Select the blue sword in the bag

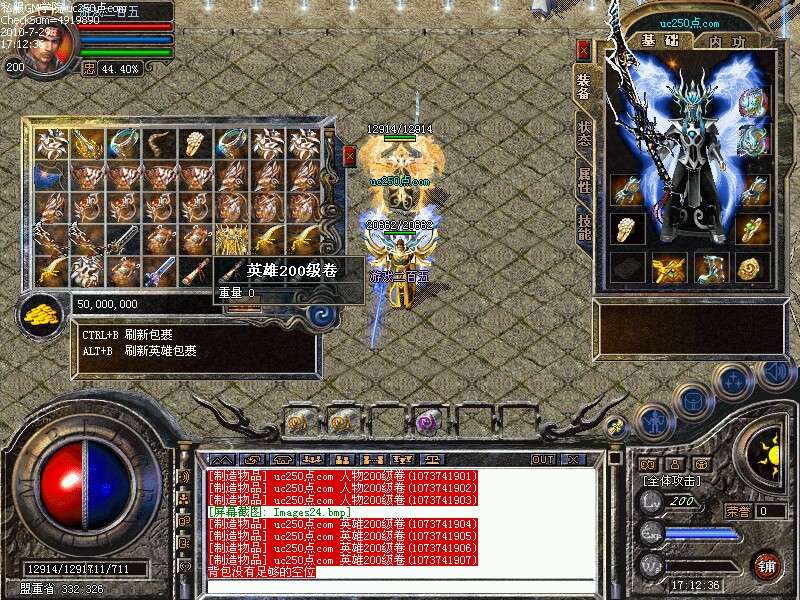click(x=159, y=271)
